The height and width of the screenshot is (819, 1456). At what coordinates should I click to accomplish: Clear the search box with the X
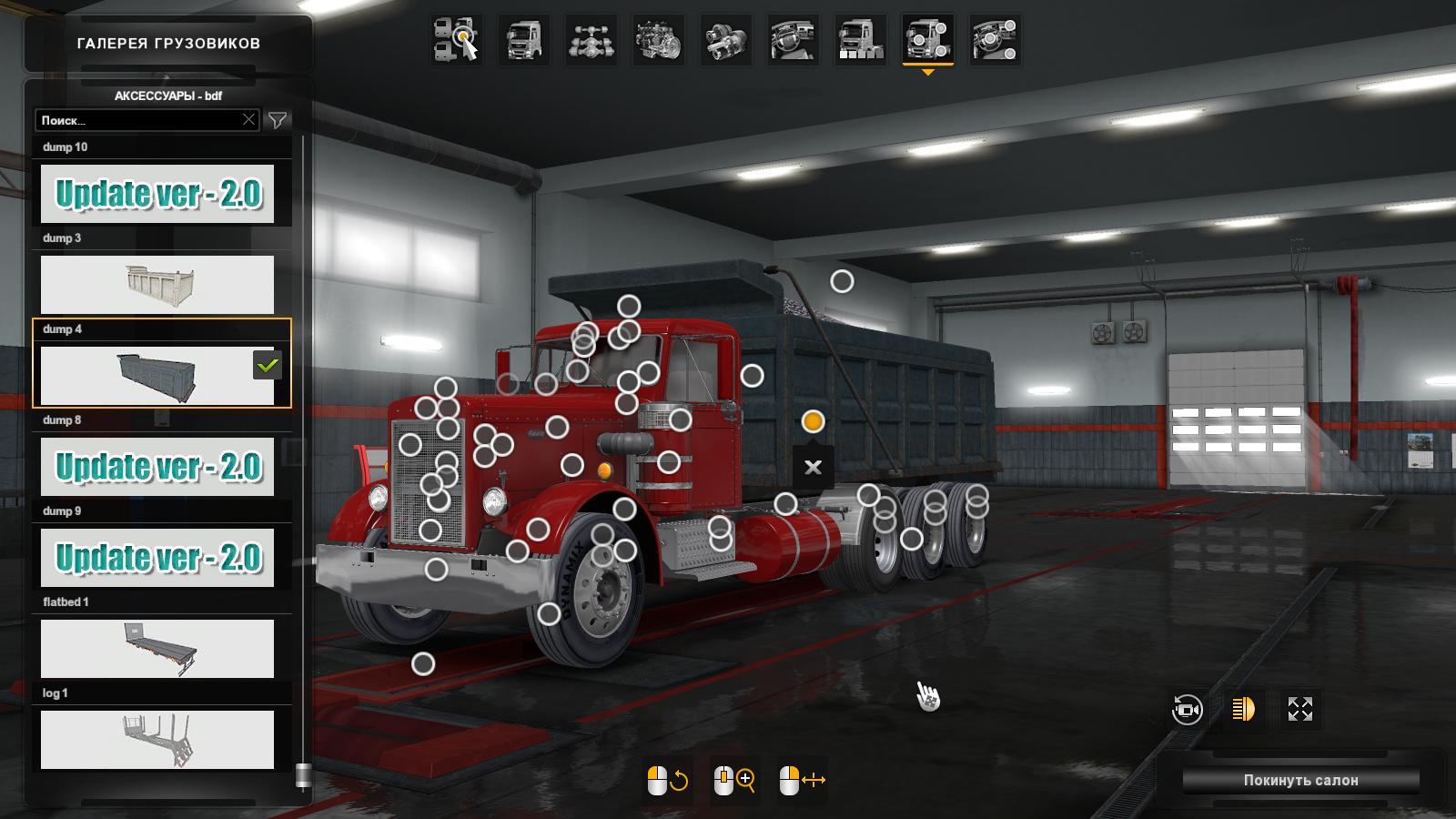click(248, 120)
